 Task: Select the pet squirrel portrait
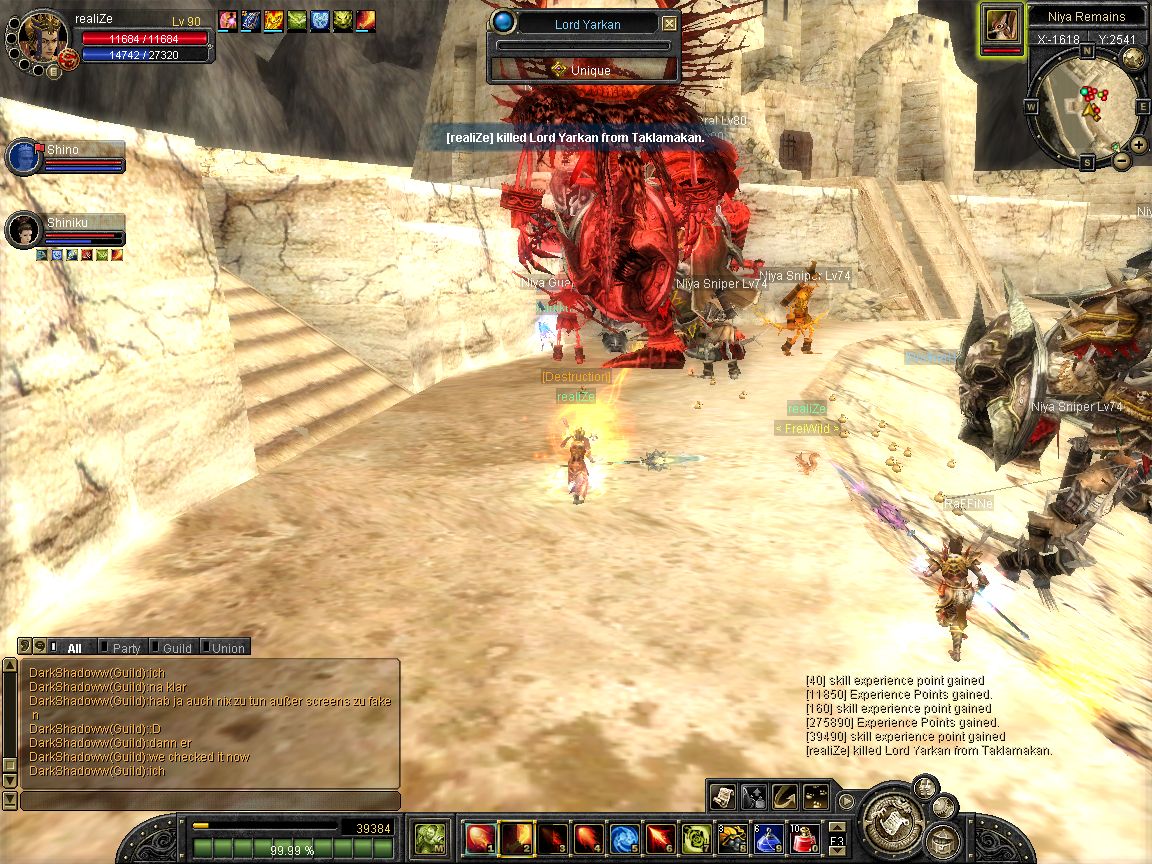(1001, 27)
